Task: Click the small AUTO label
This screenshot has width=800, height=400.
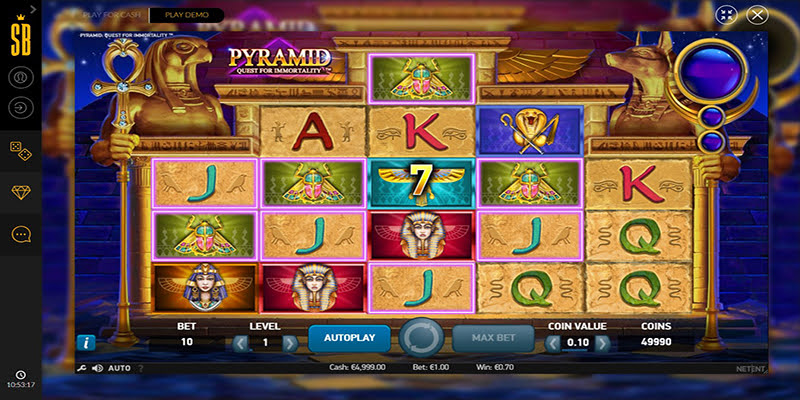Action: click(x=119, y=368)
